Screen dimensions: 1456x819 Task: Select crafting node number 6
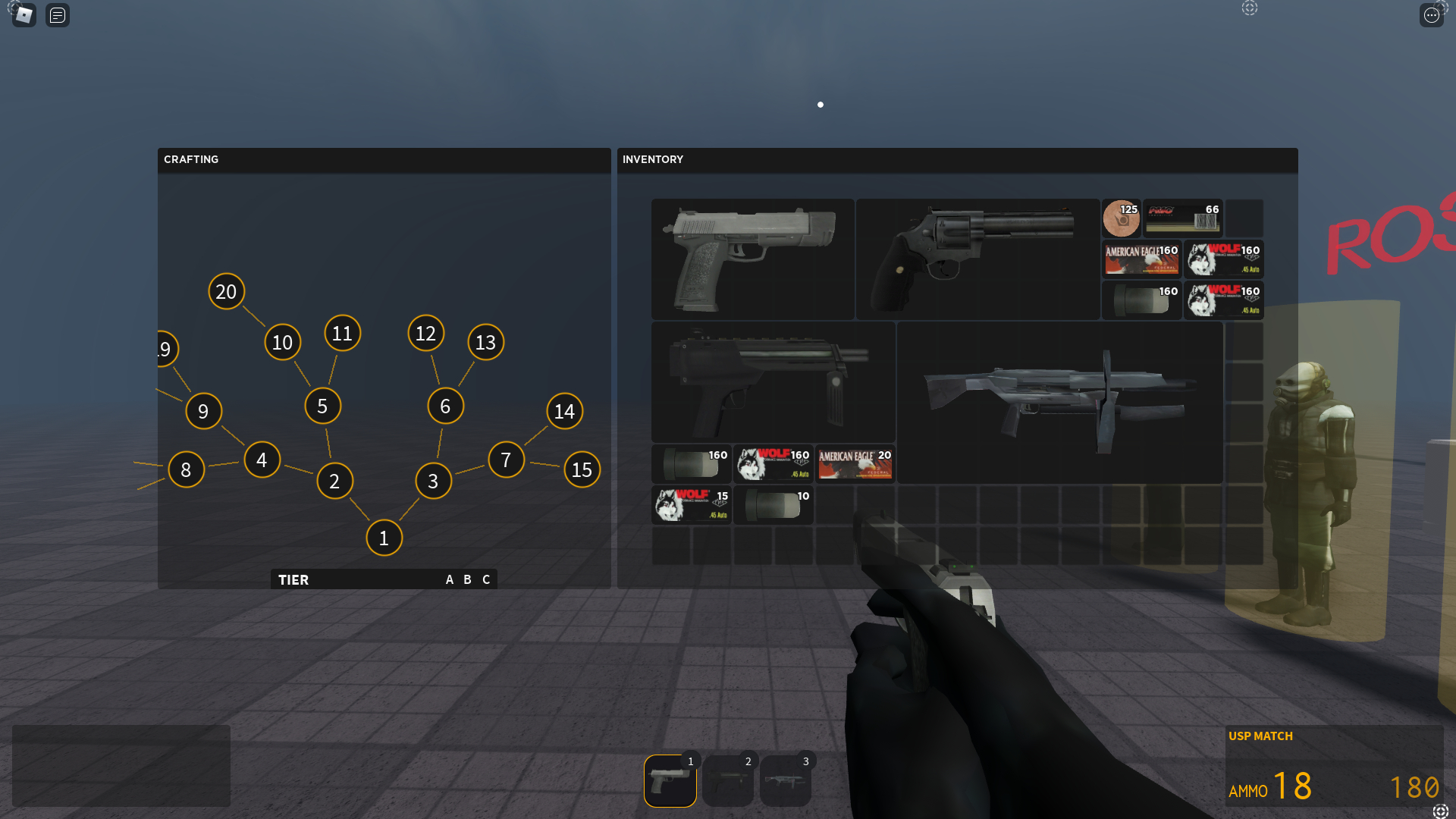(x=445, y=406)
